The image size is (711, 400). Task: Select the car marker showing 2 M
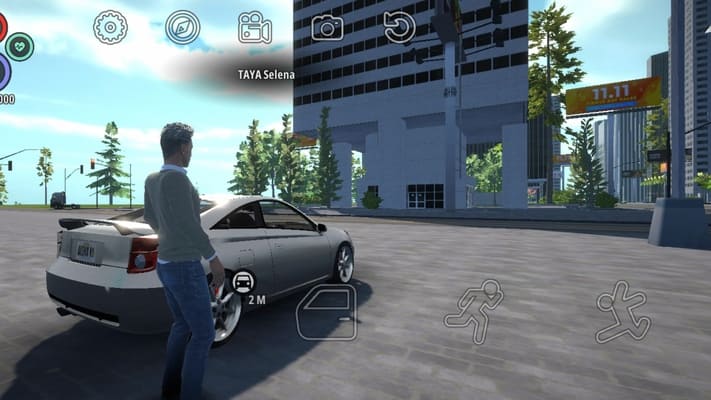[243, 282]
